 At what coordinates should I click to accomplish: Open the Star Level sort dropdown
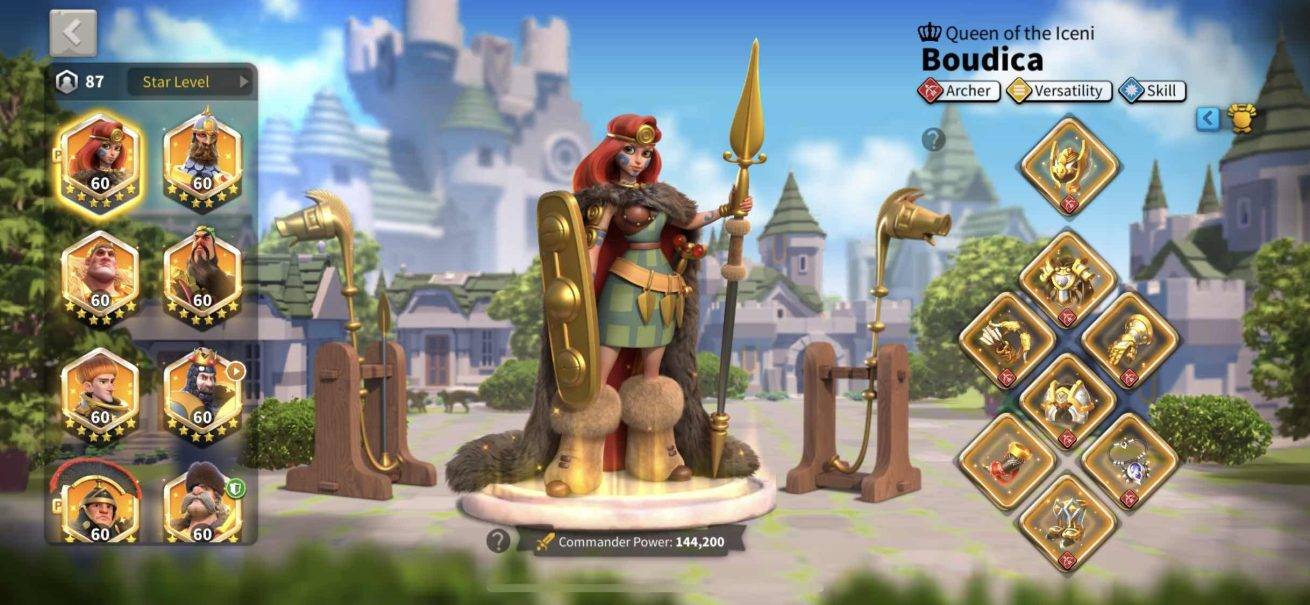[x=190, y=82]
